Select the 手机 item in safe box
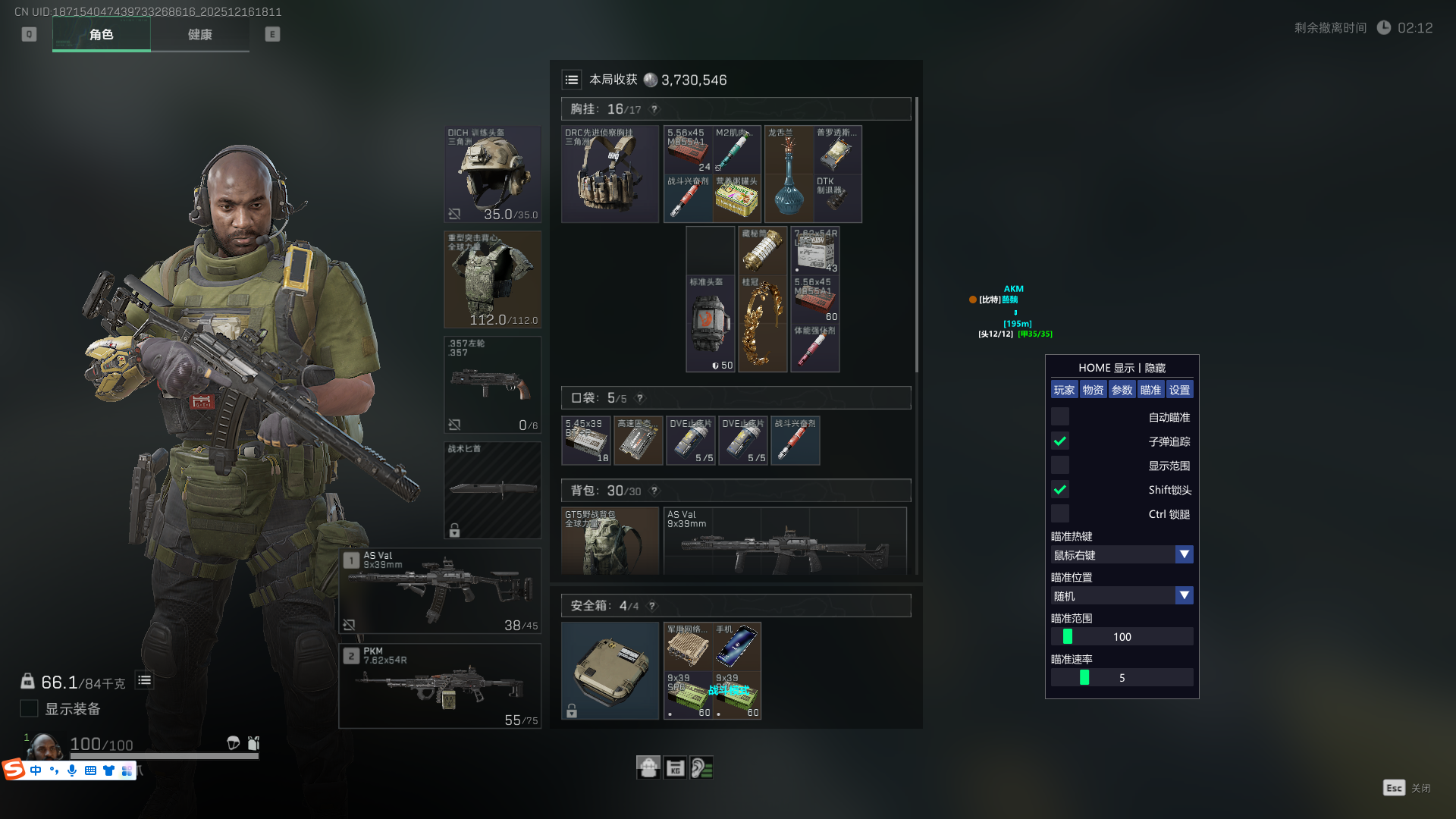Viewport: 1456px width, 819px height. click(737, 646)
